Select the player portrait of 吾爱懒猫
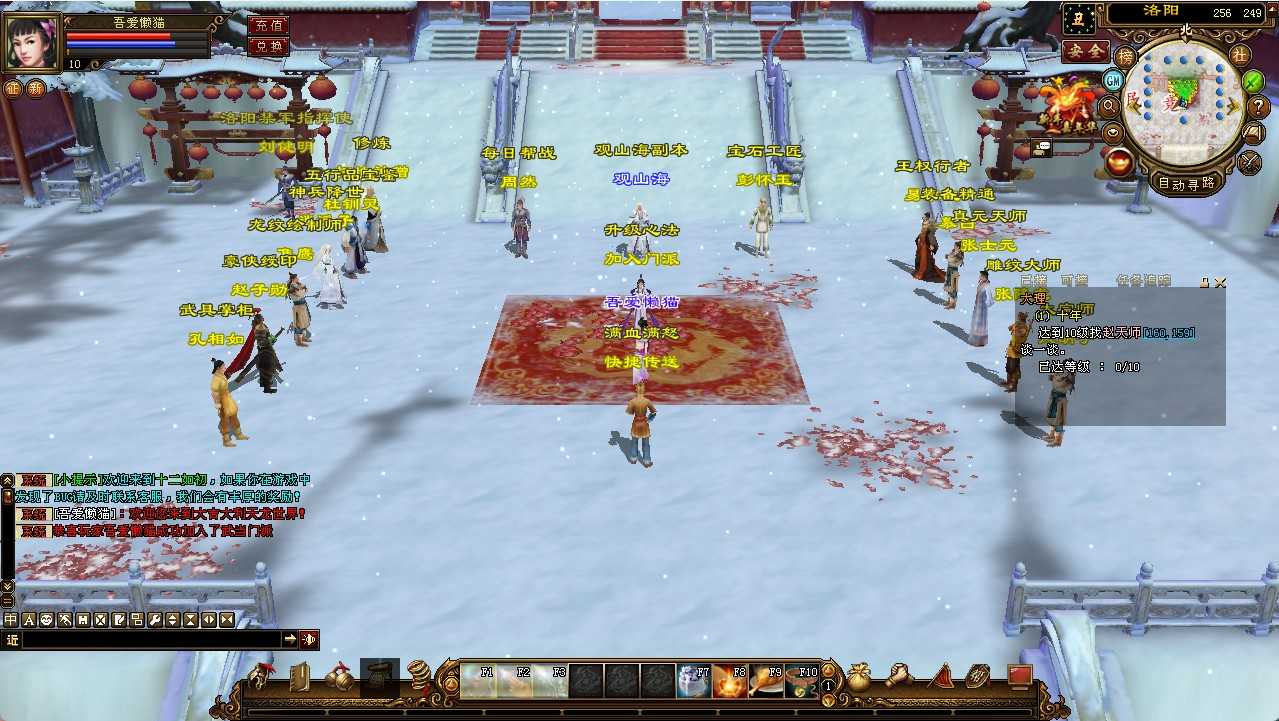The image size is (1279, 721). (x=31, y=42)
